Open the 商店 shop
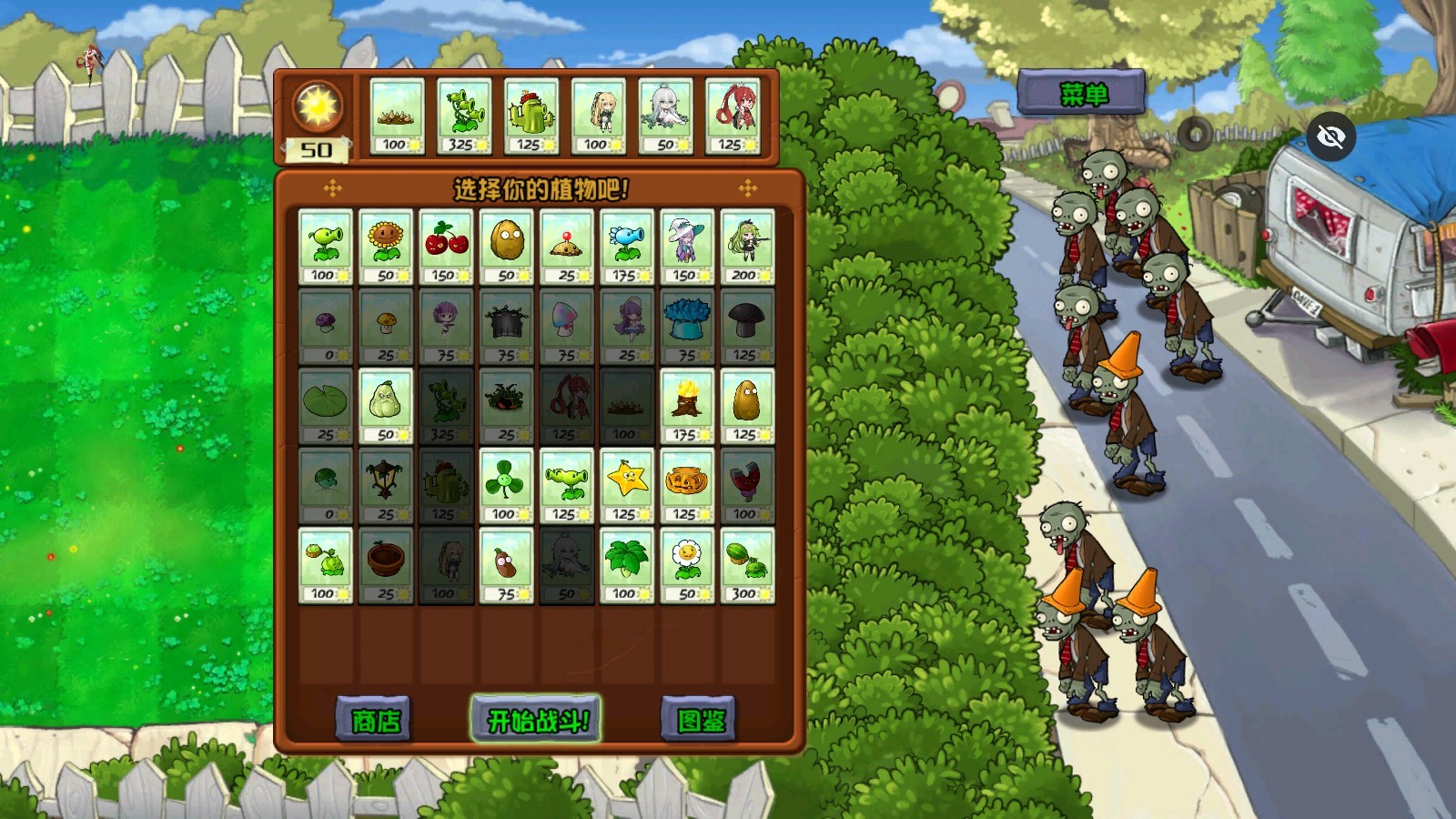1456x819 pixels. point(374,720)
